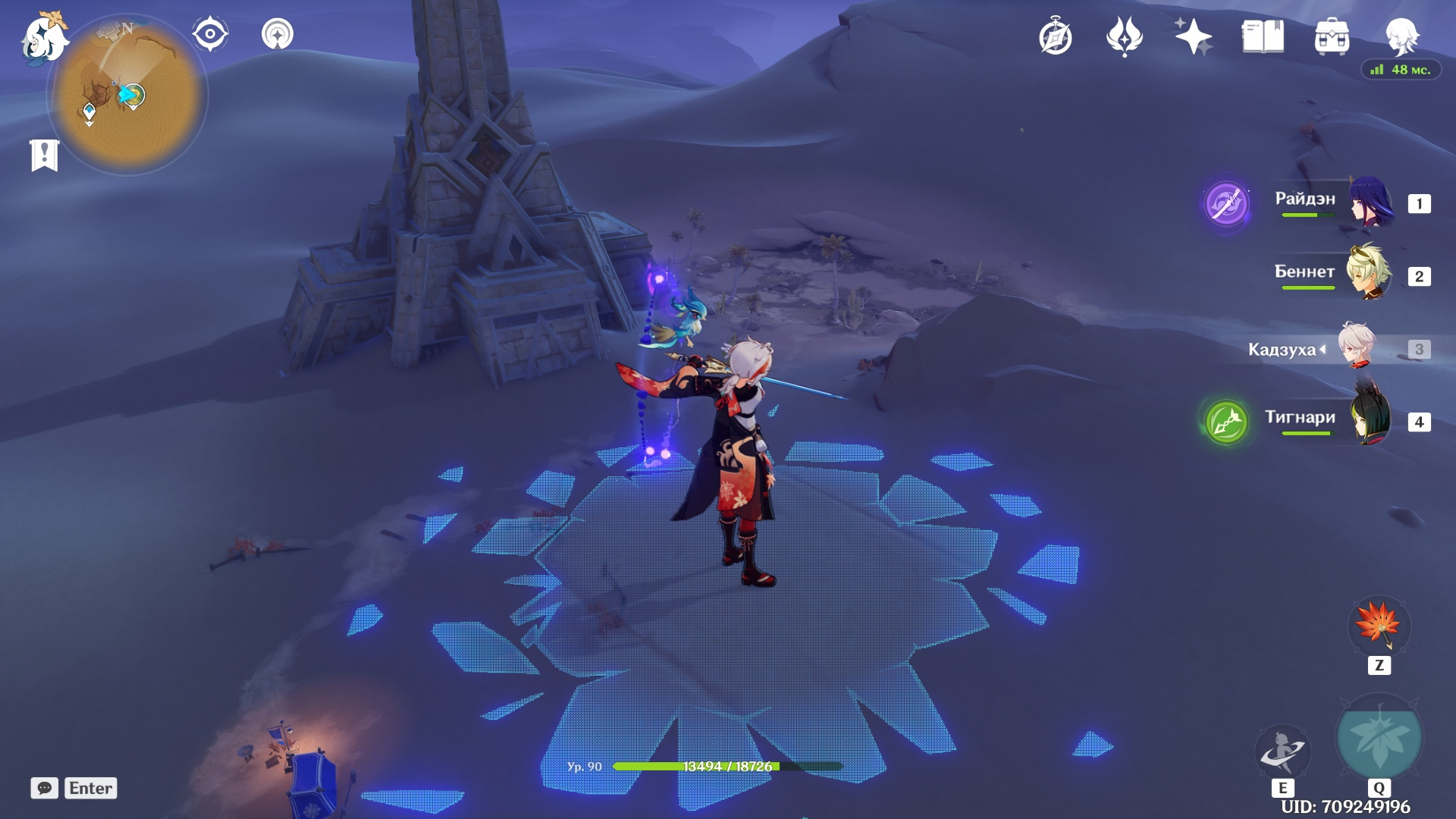The image size is (1456, 819).
Task: Open the quest log bookmark icon
Action: coord(45,155)
